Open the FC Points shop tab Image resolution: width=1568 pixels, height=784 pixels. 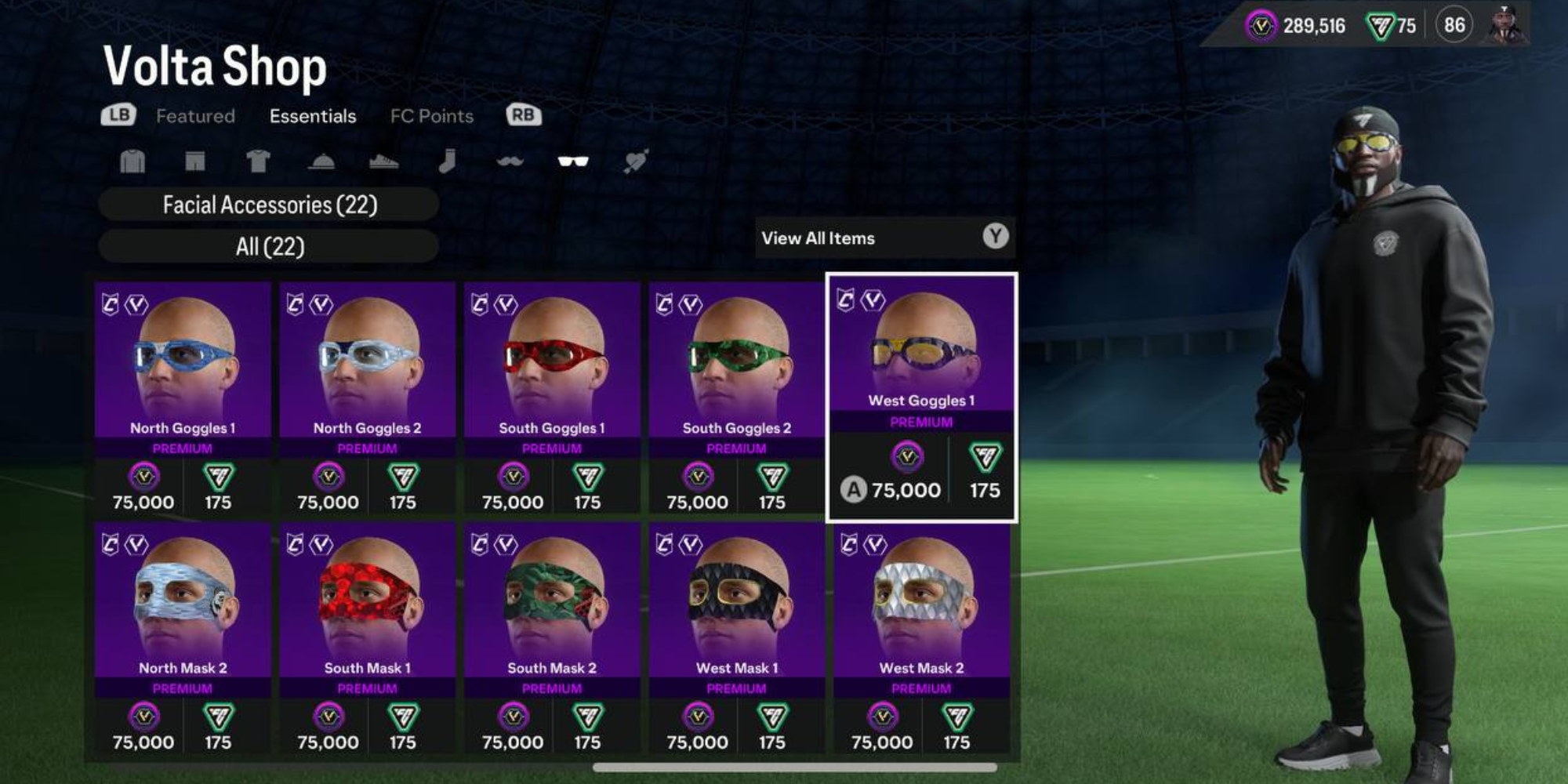(432, 115)
